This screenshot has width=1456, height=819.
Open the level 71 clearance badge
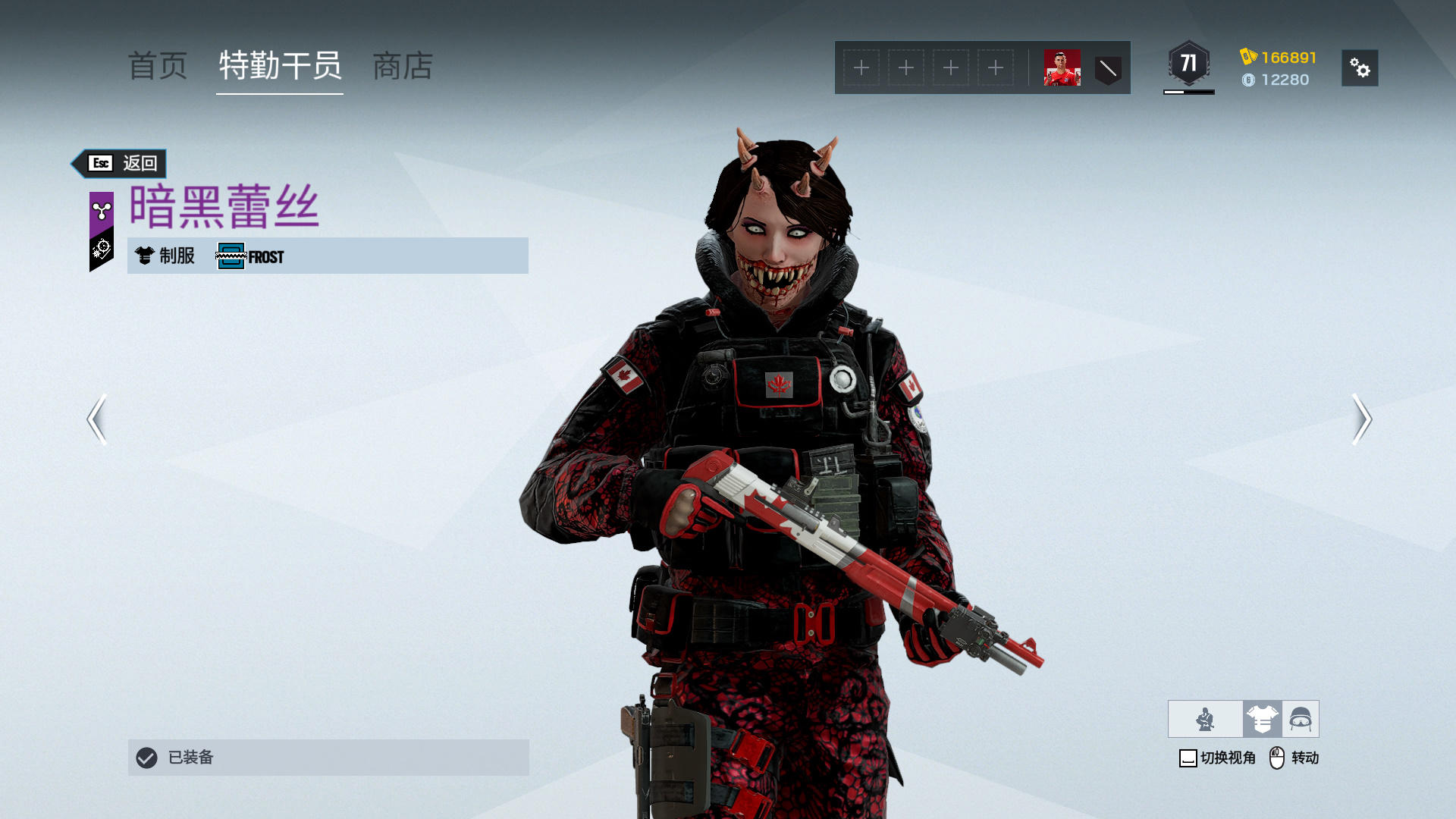pos(1188,64)
